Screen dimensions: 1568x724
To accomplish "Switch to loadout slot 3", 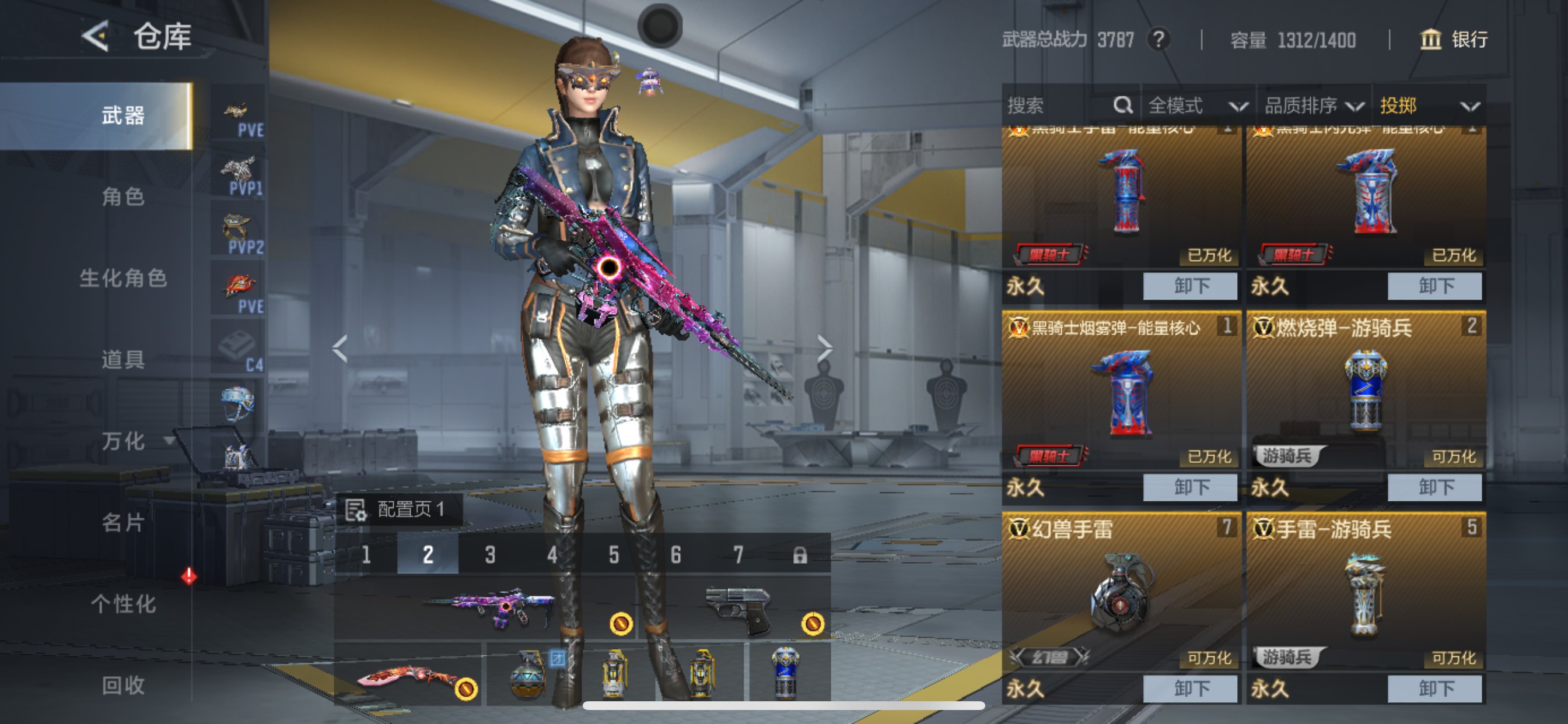I will (x=490, y=554).
